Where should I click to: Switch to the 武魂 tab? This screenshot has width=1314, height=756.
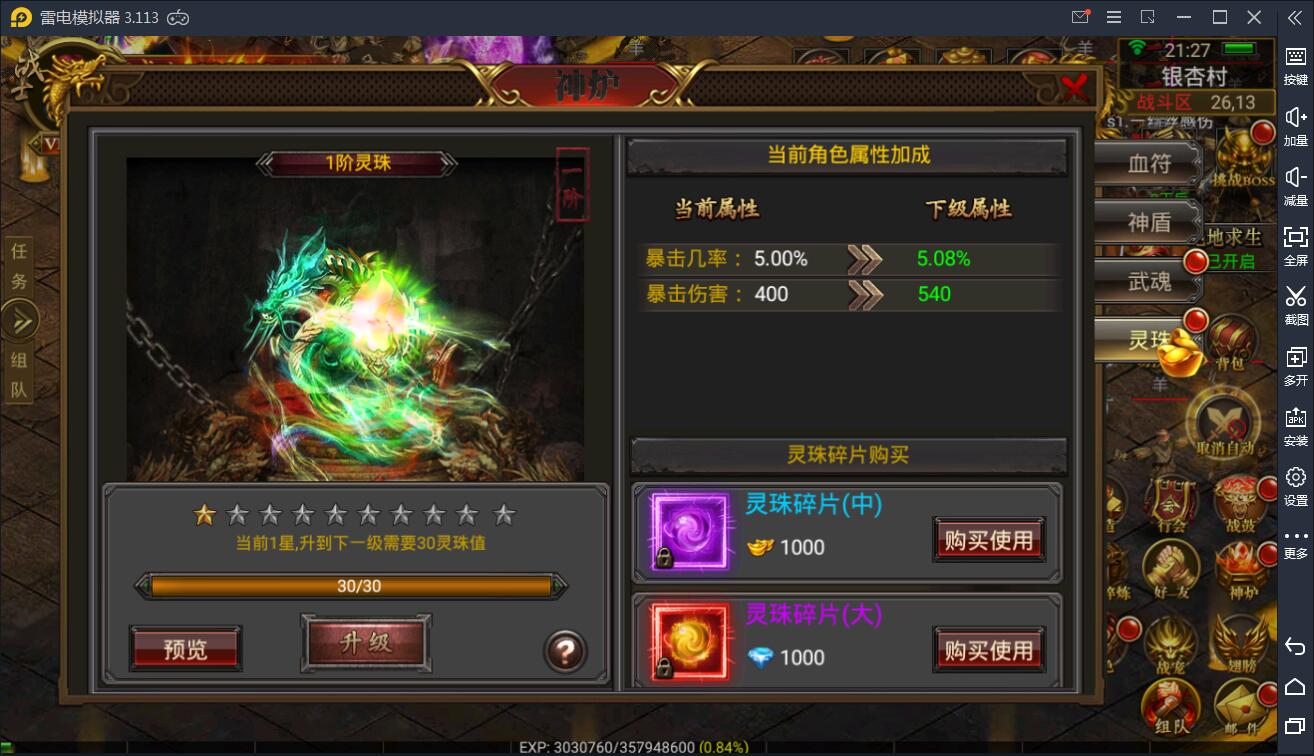coord(1147,281)
